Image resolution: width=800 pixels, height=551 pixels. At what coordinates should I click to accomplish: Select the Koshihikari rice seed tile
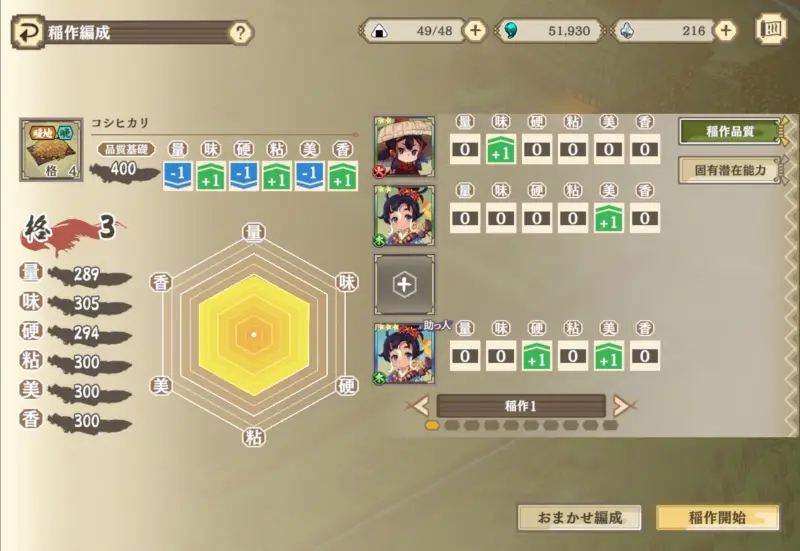point(51,150)
